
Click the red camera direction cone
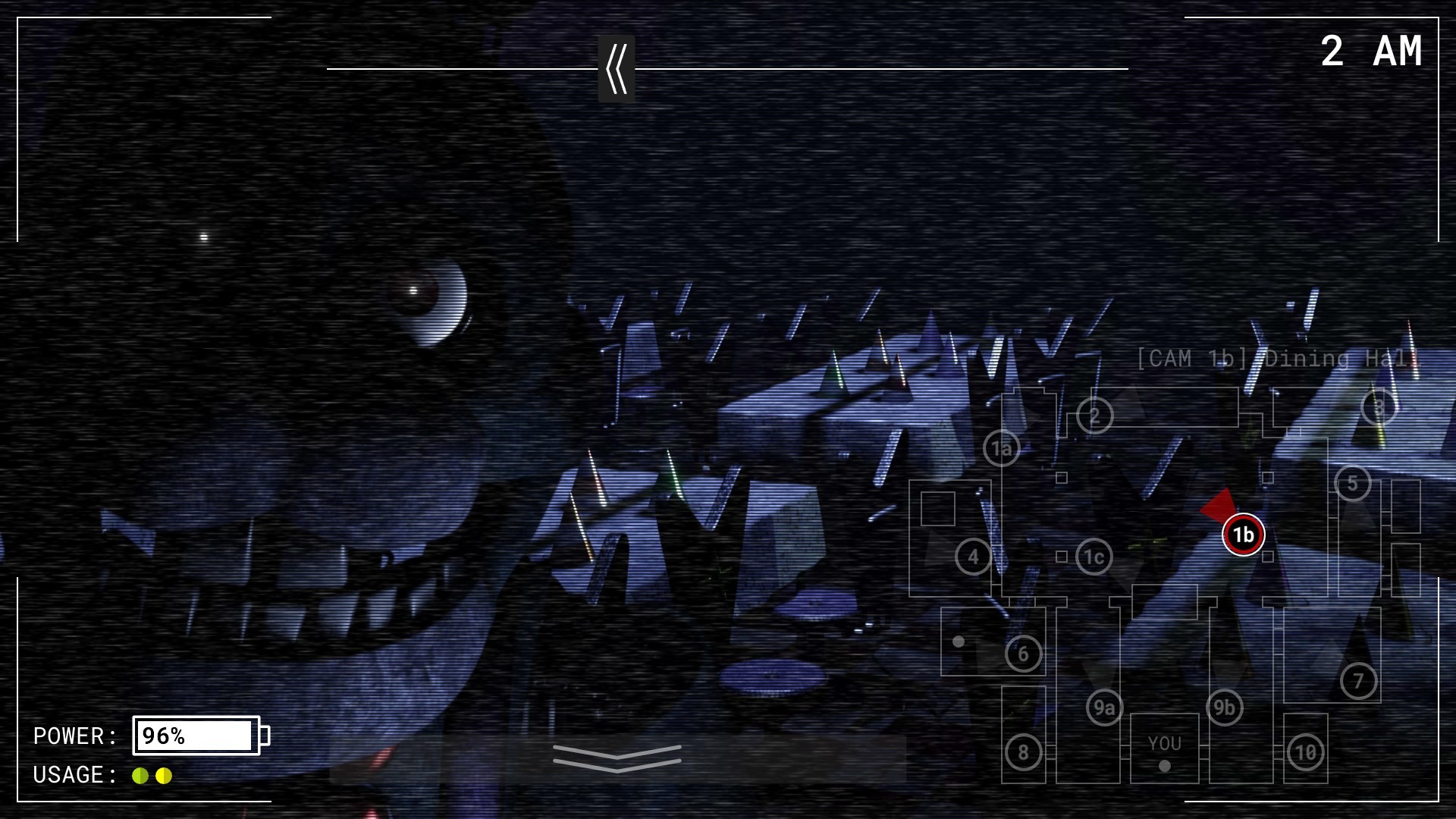[x=1218, y=505]
